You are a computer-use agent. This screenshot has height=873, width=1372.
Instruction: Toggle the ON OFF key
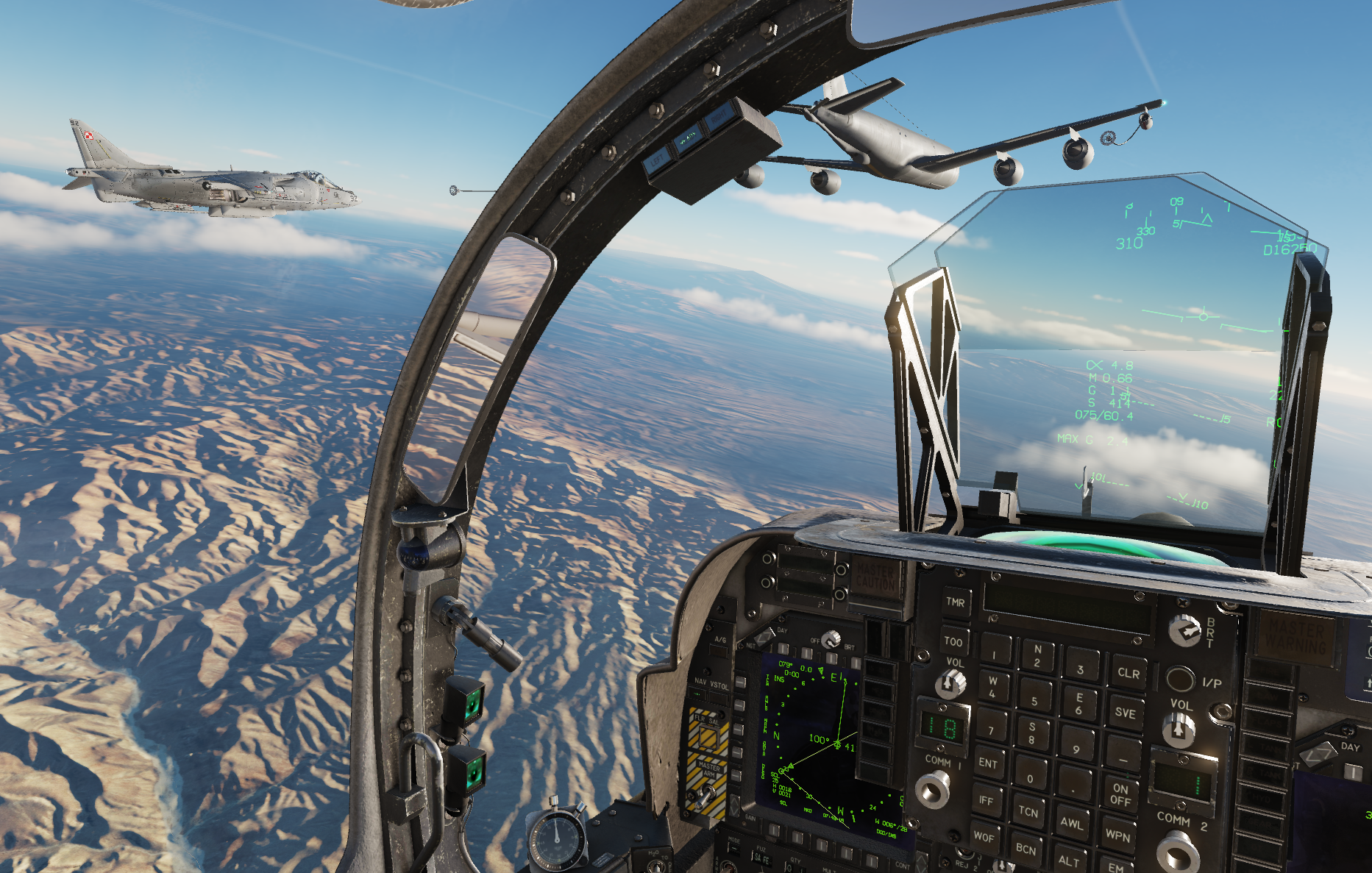[x=1120, y=794]
